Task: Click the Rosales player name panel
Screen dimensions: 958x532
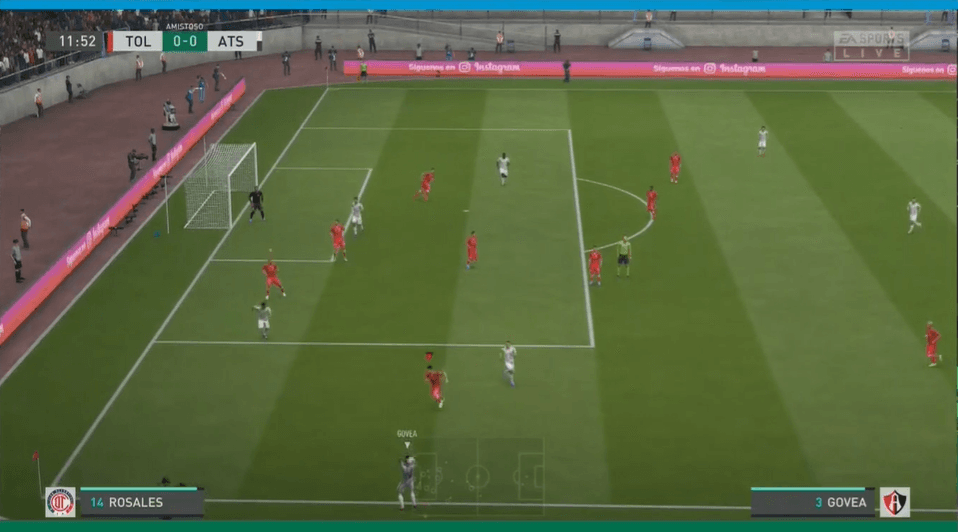Action: pos(141,502)
